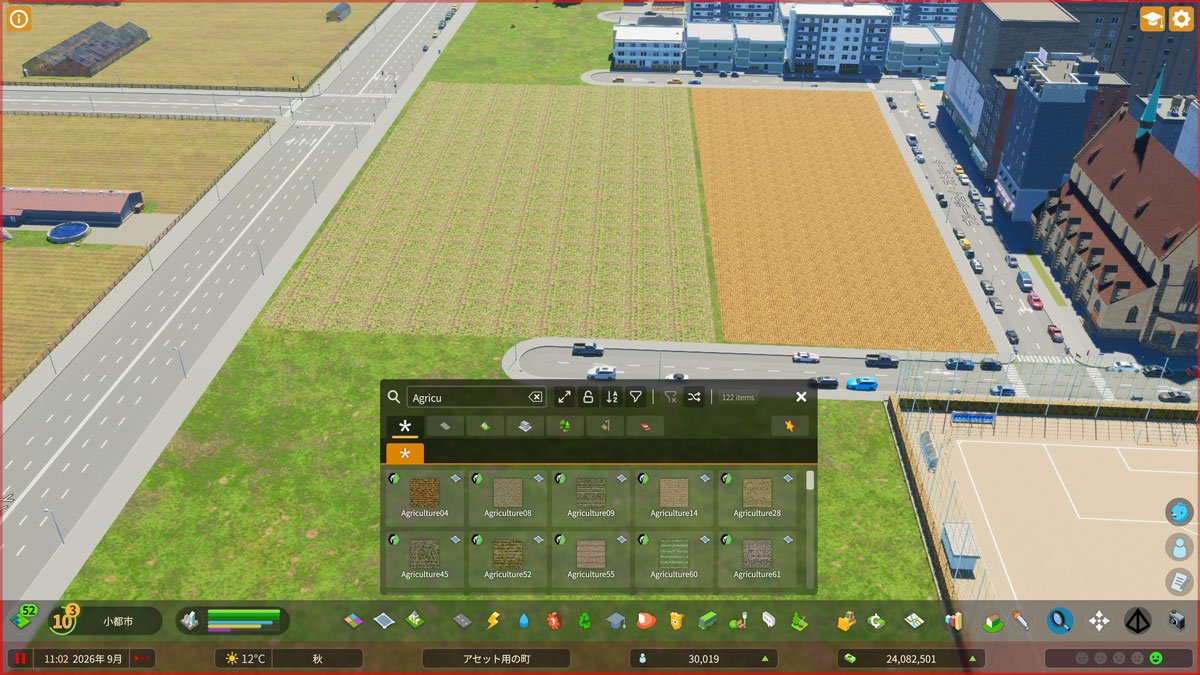The width and height of the screenshot is (1200, 675).
Task: Choose the Agriculture60 surface asset
Action: coord(673,555)
